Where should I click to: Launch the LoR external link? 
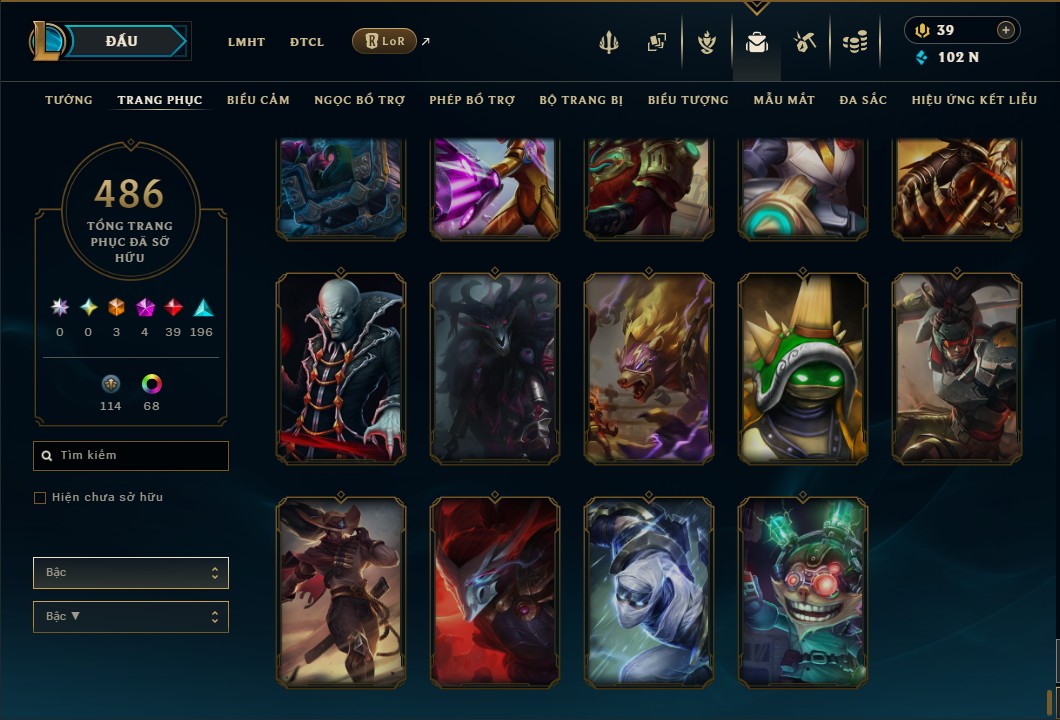click(384, 41)
